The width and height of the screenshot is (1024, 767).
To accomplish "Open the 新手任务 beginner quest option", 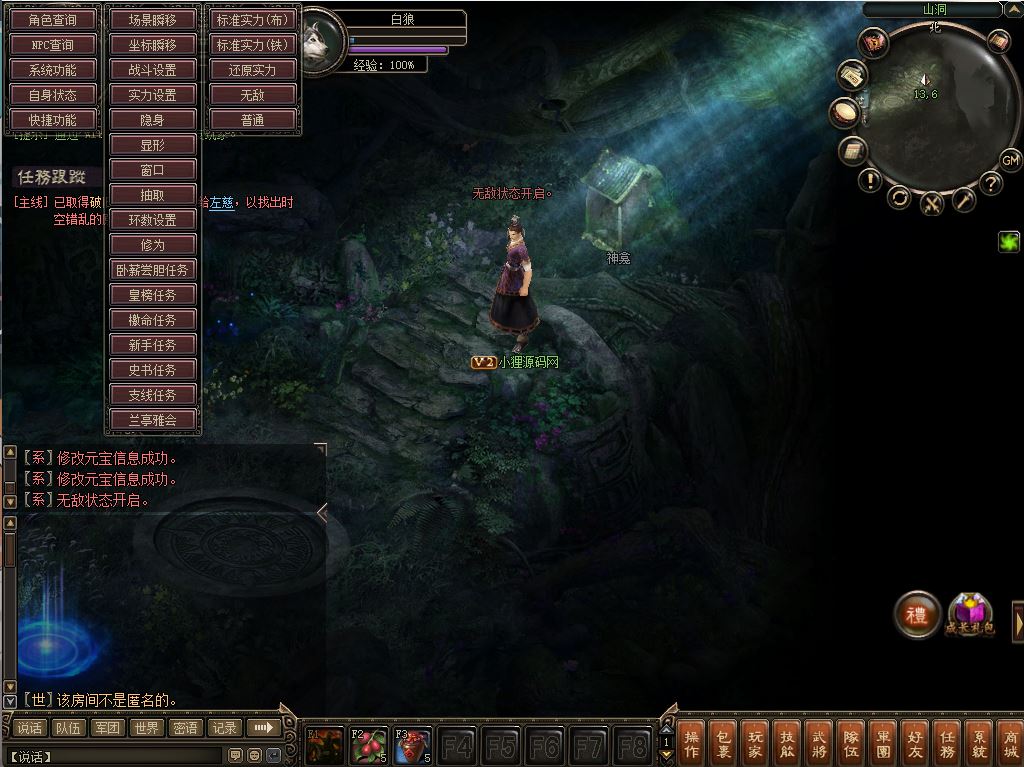I will [x=153, y=345].
